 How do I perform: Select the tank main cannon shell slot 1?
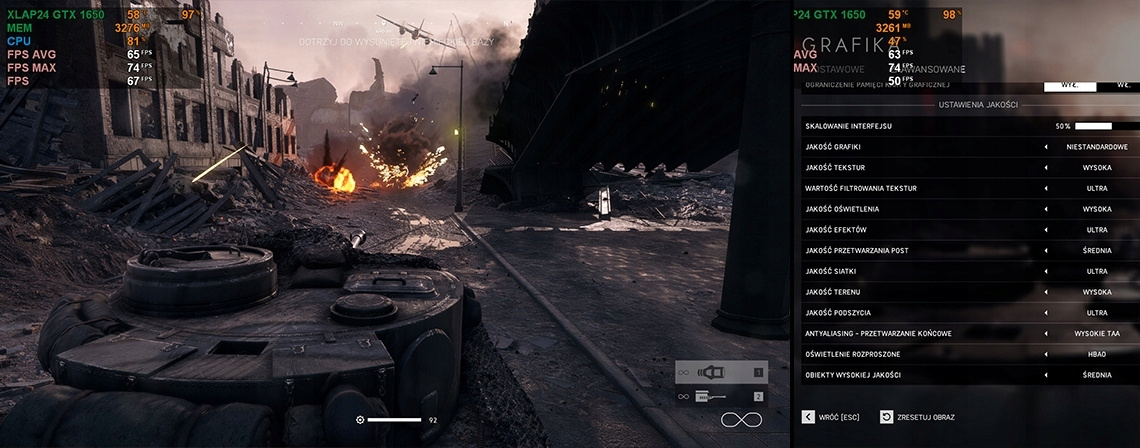tap(721, 372)
